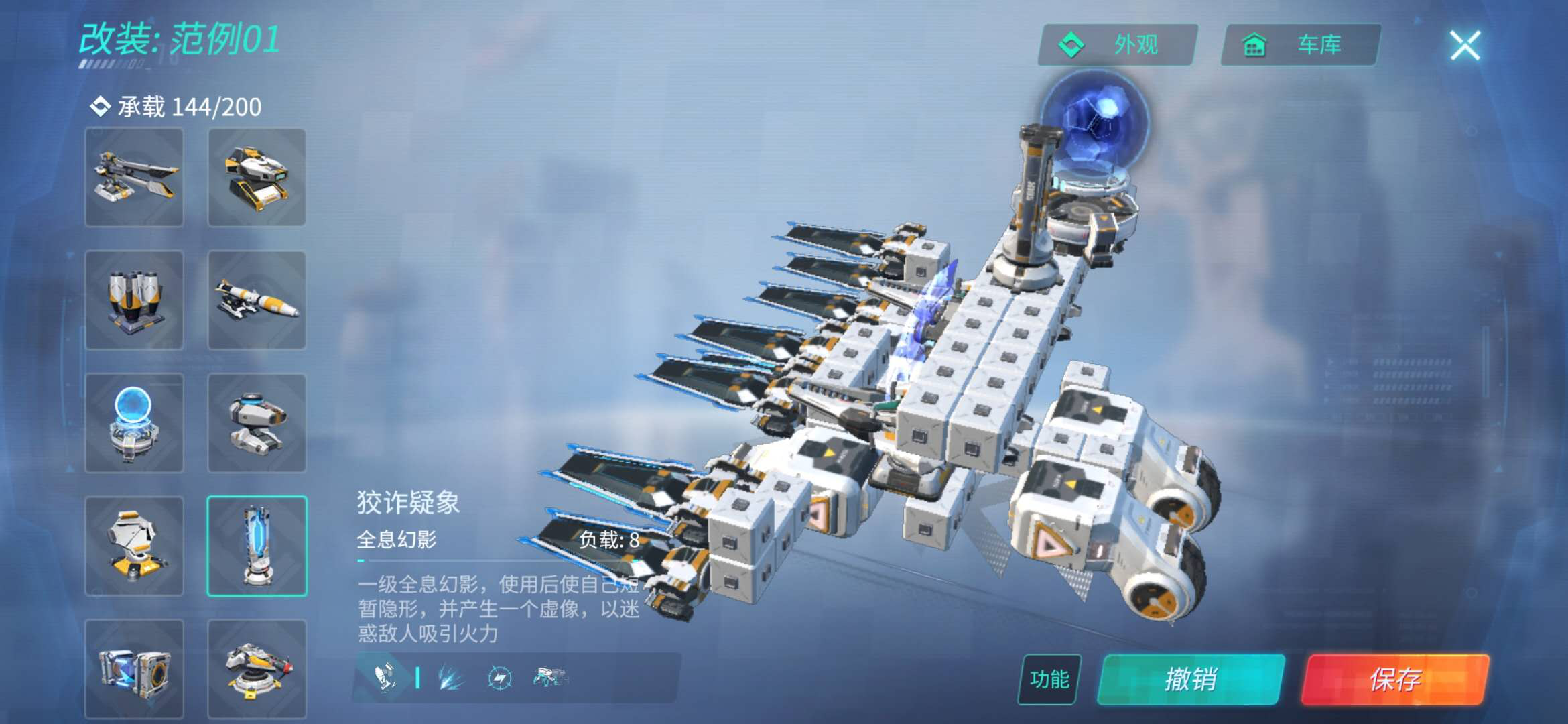Undo the change with 撤销
The image size is (1568, 724).
coord(1191,679)
